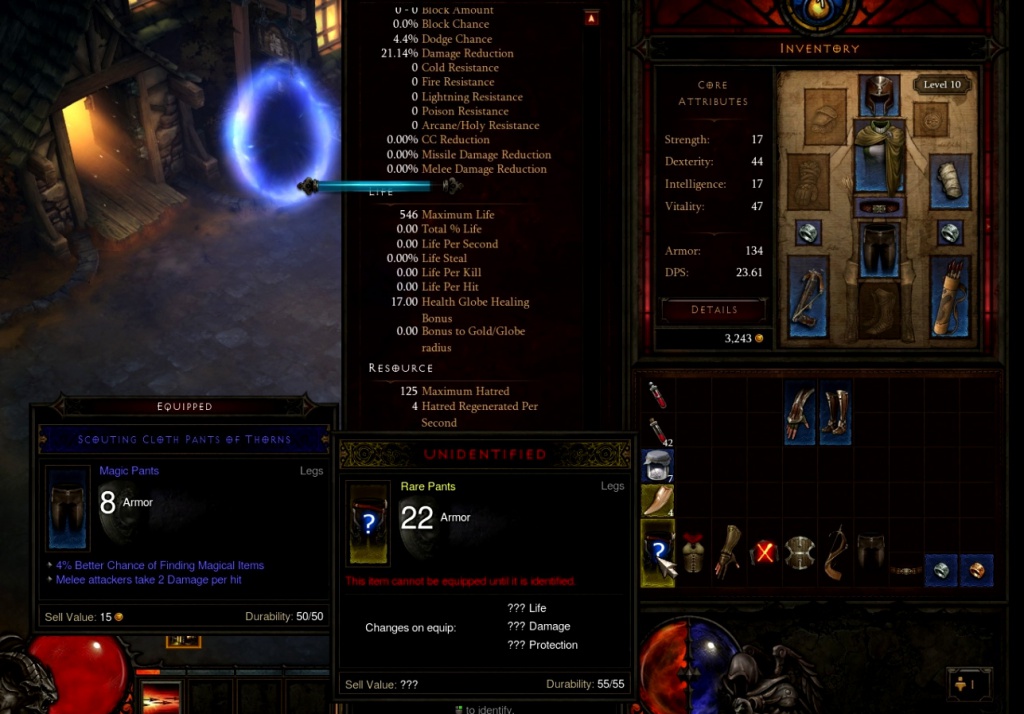The height and width of the screenshot is (714, 1024).
Task: Select the tooth material stack of 4
Action: point(657,500)
